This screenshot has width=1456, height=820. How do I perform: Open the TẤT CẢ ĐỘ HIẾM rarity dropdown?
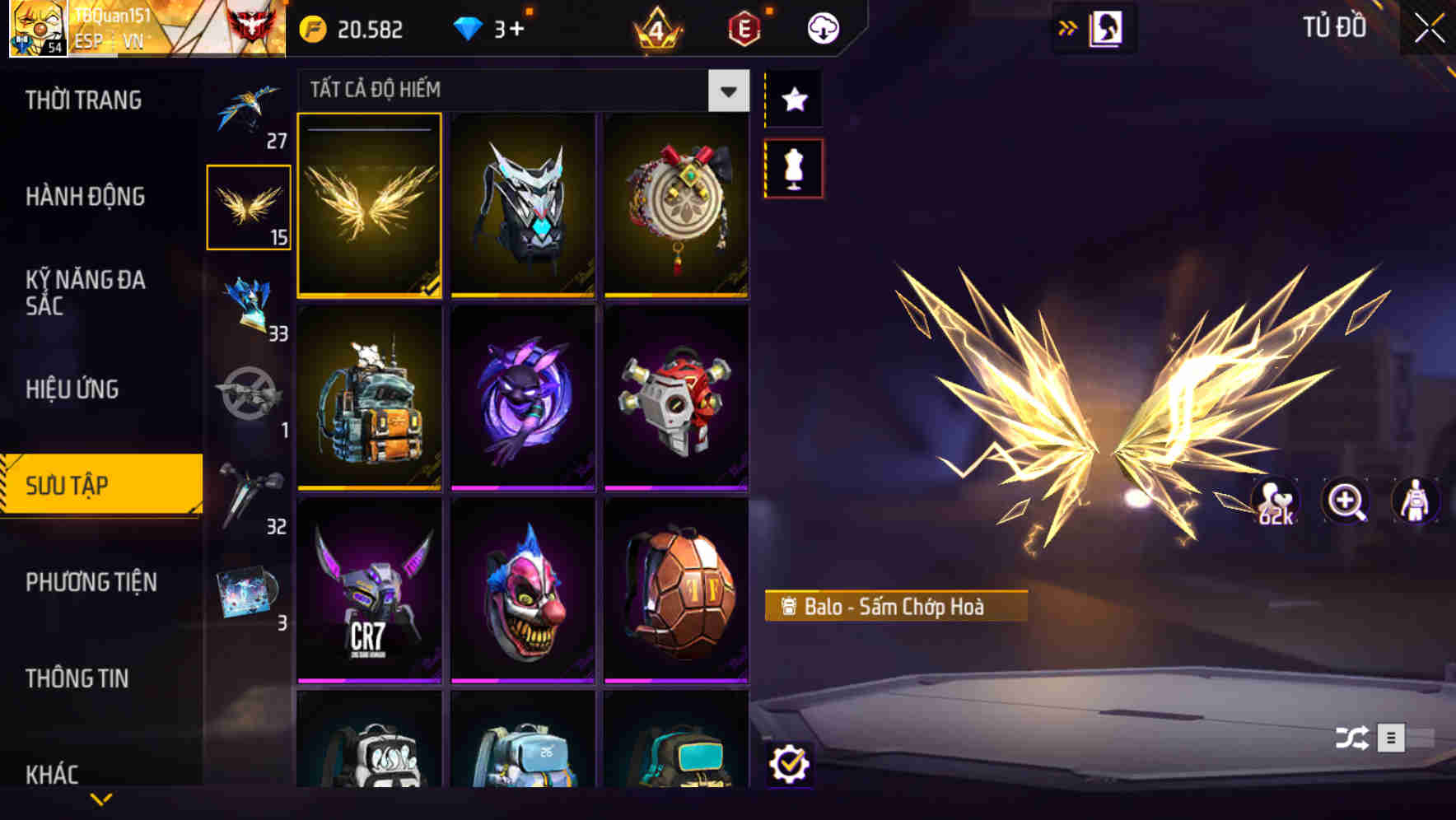(726, 91)
